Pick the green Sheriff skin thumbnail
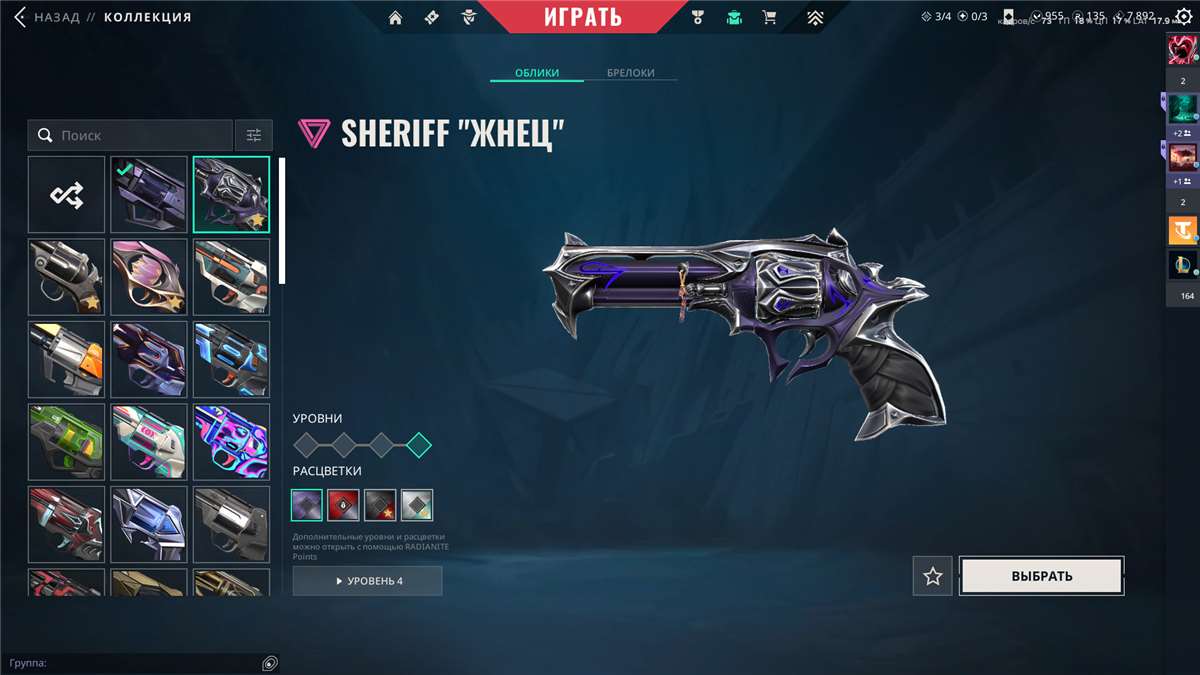The height and width of the screenshot is (675, 1200). tap(66, 442)
